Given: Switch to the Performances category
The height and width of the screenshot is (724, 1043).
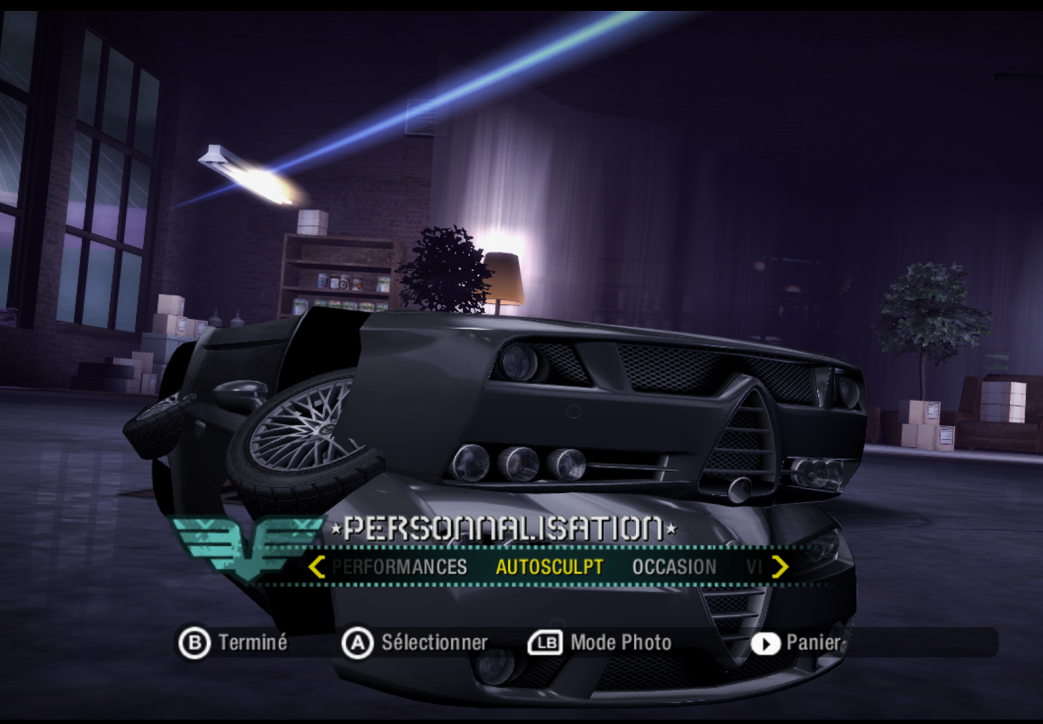Looking at the screenshot, I should 400,567.
